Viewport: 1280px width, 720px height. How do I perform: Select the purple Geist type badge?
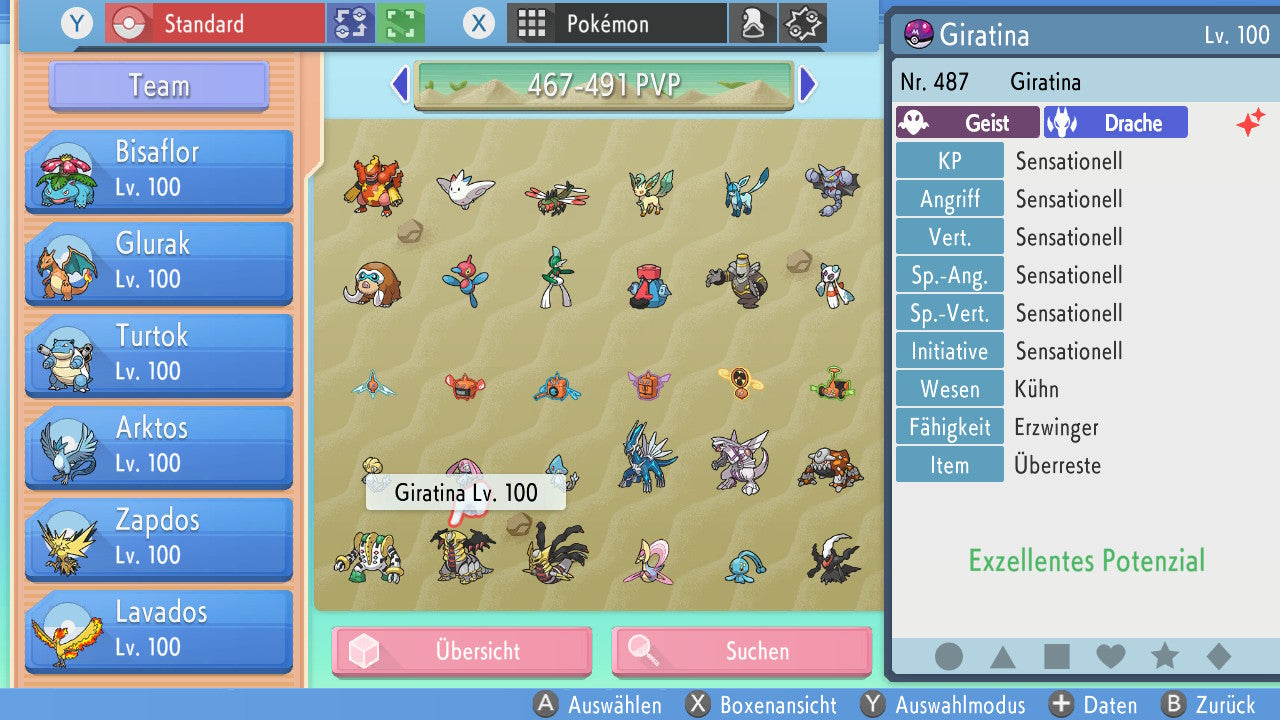pyautogui.click(x=966, y=122)
